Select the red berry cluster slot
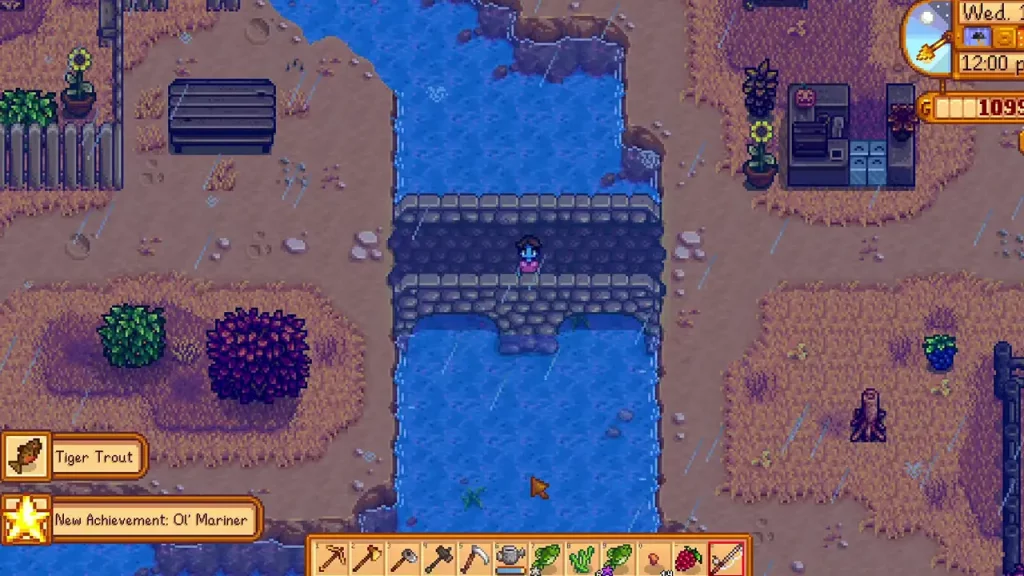Image resolution: width=1024 pixels, height=576 pixels. [691, 558]
